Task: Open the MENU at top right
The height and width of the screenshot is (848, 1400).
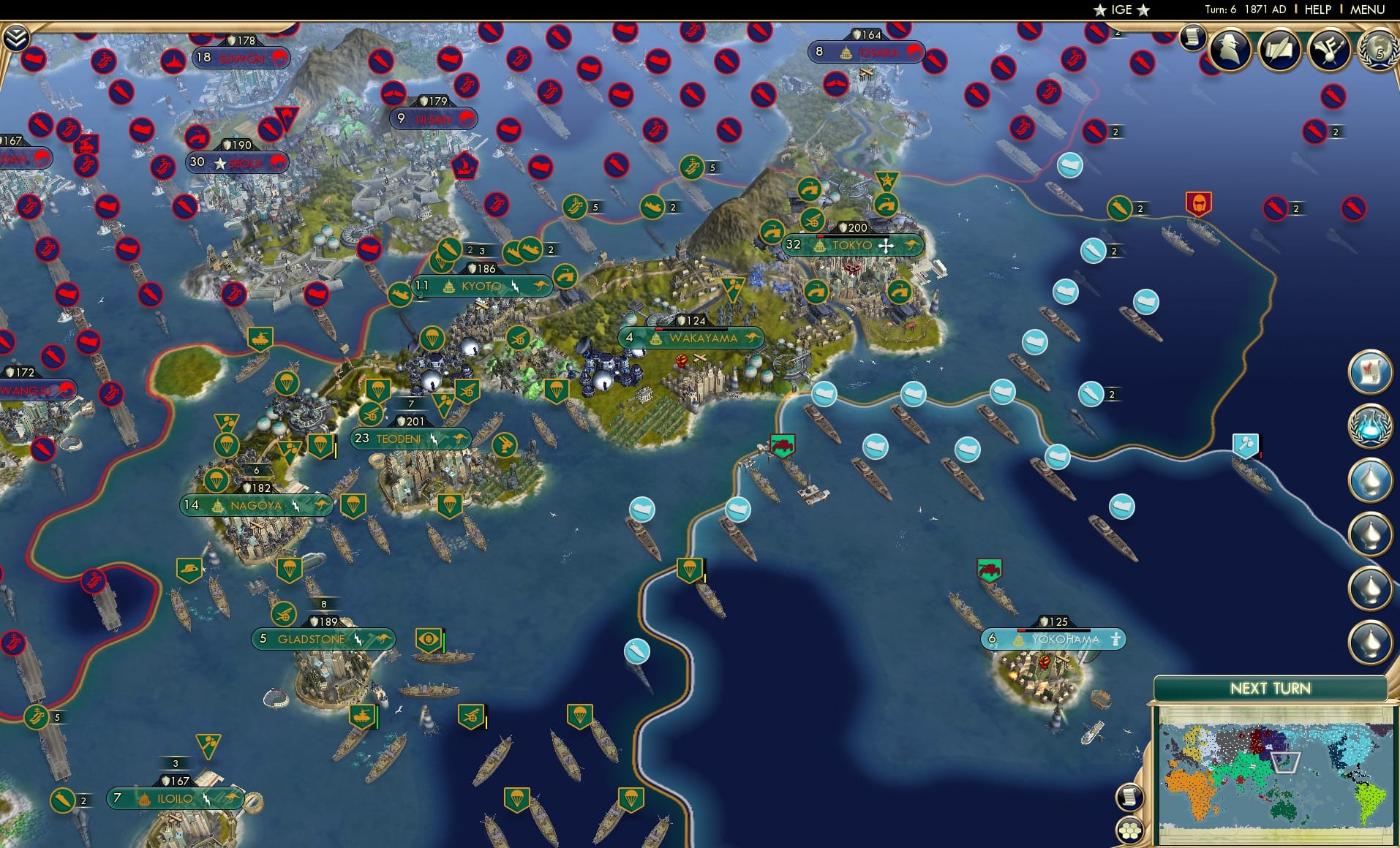Action: point(1368,10)
